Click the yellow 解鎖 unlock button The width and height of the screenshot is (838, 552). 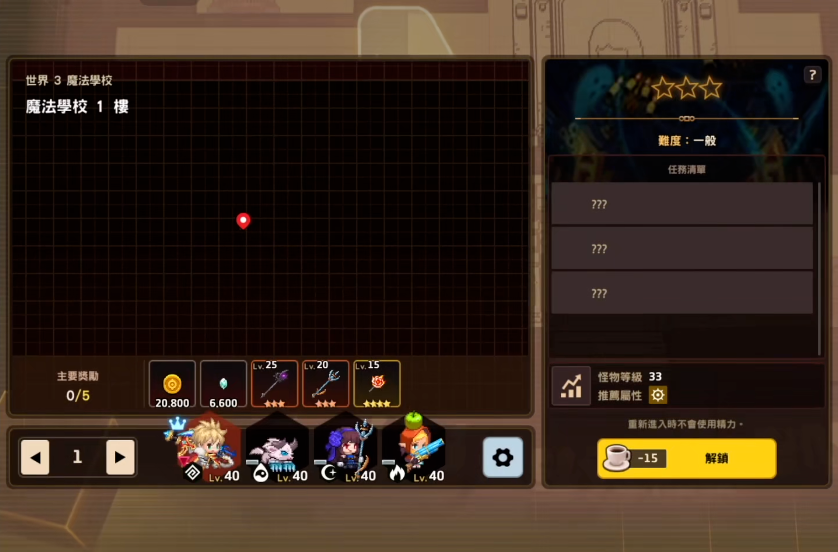[687, 458]
